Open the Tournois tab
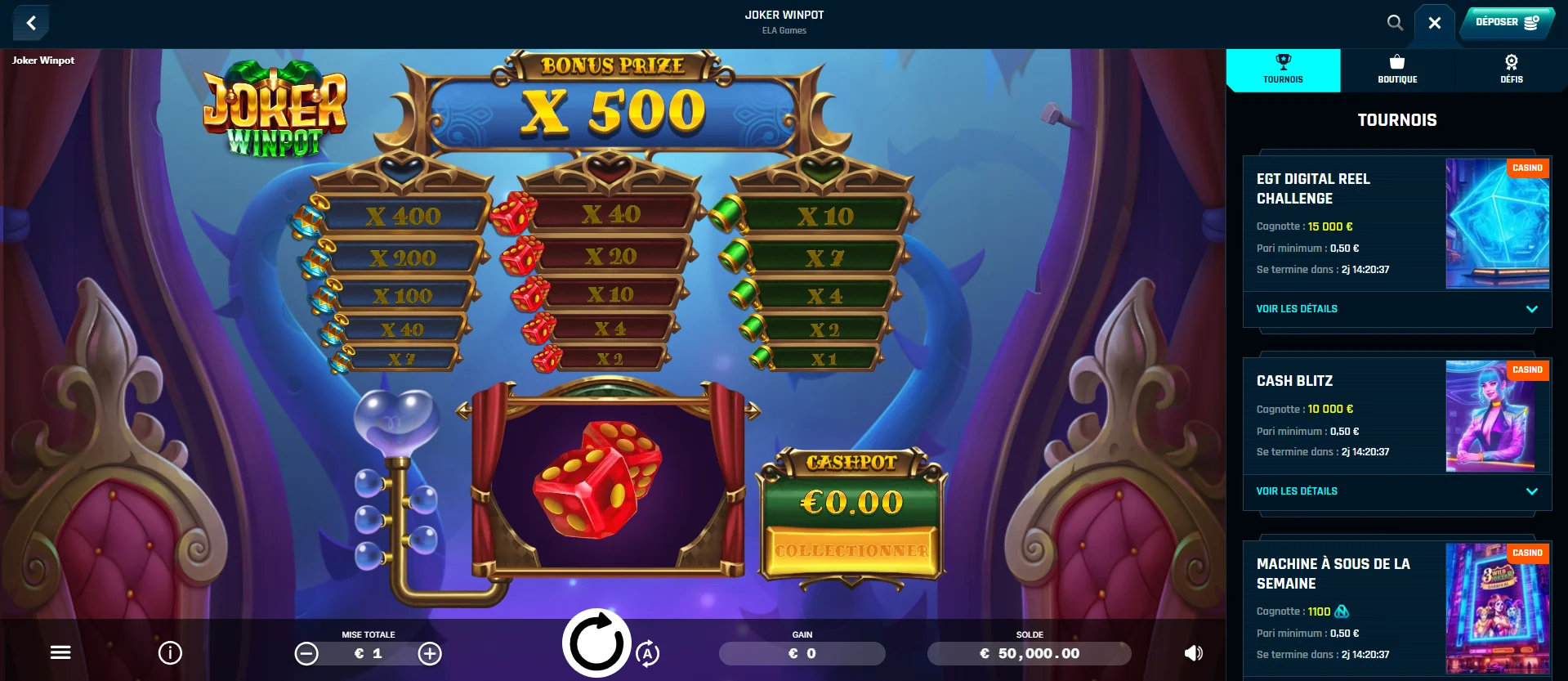This screenshot has height=681, width=1568. pos(1282,69)
